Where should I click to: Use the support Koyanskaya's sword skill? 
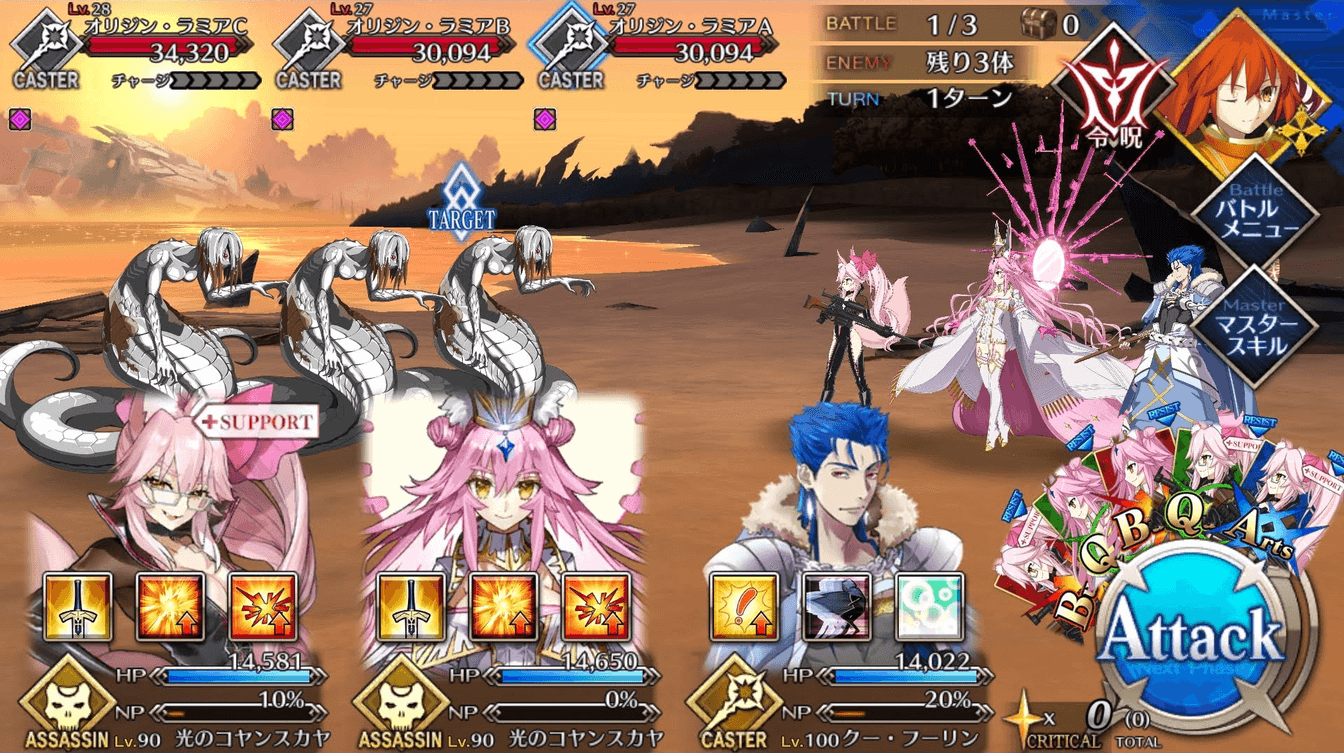[x=78, y=607]
